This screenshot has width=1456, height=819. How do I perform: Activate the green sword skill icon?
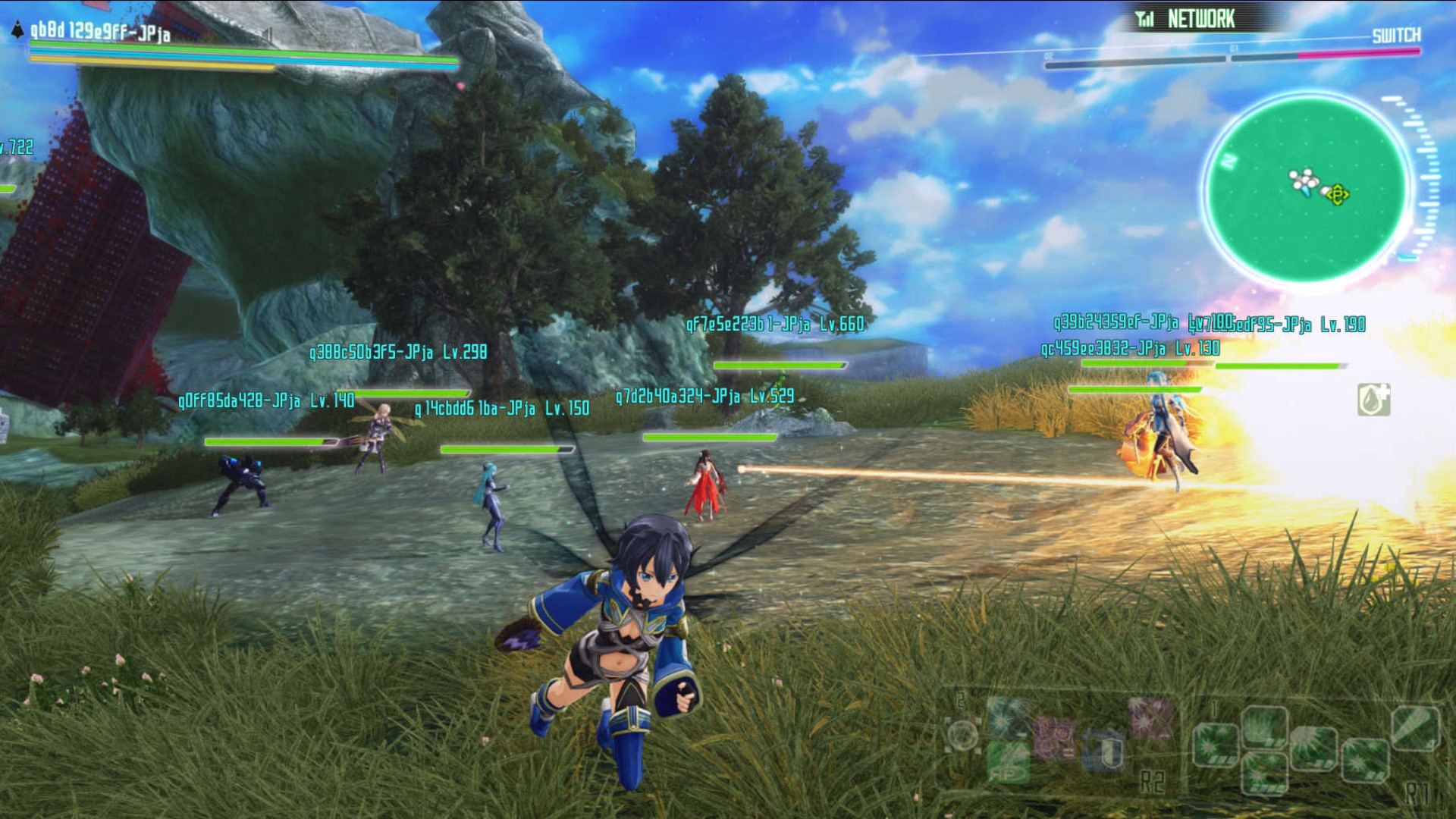[1414, 727]
